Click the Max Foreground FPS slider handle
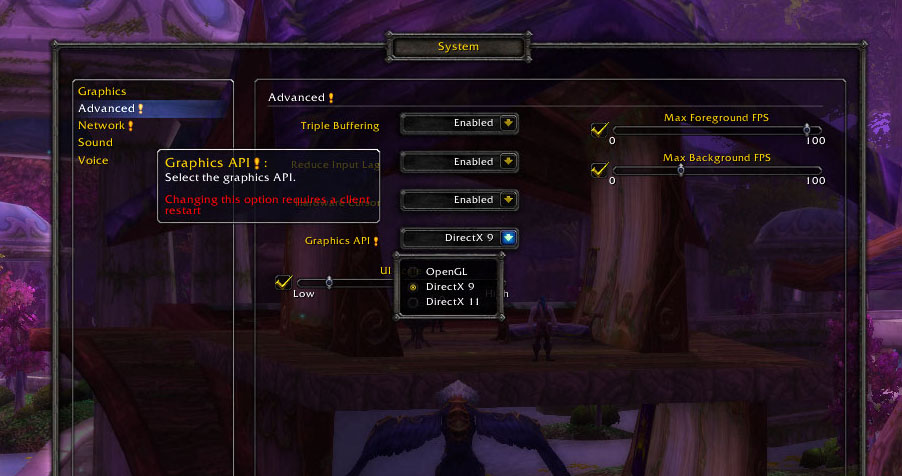Viewport: 902px width, 476px height. coord(806,129)
